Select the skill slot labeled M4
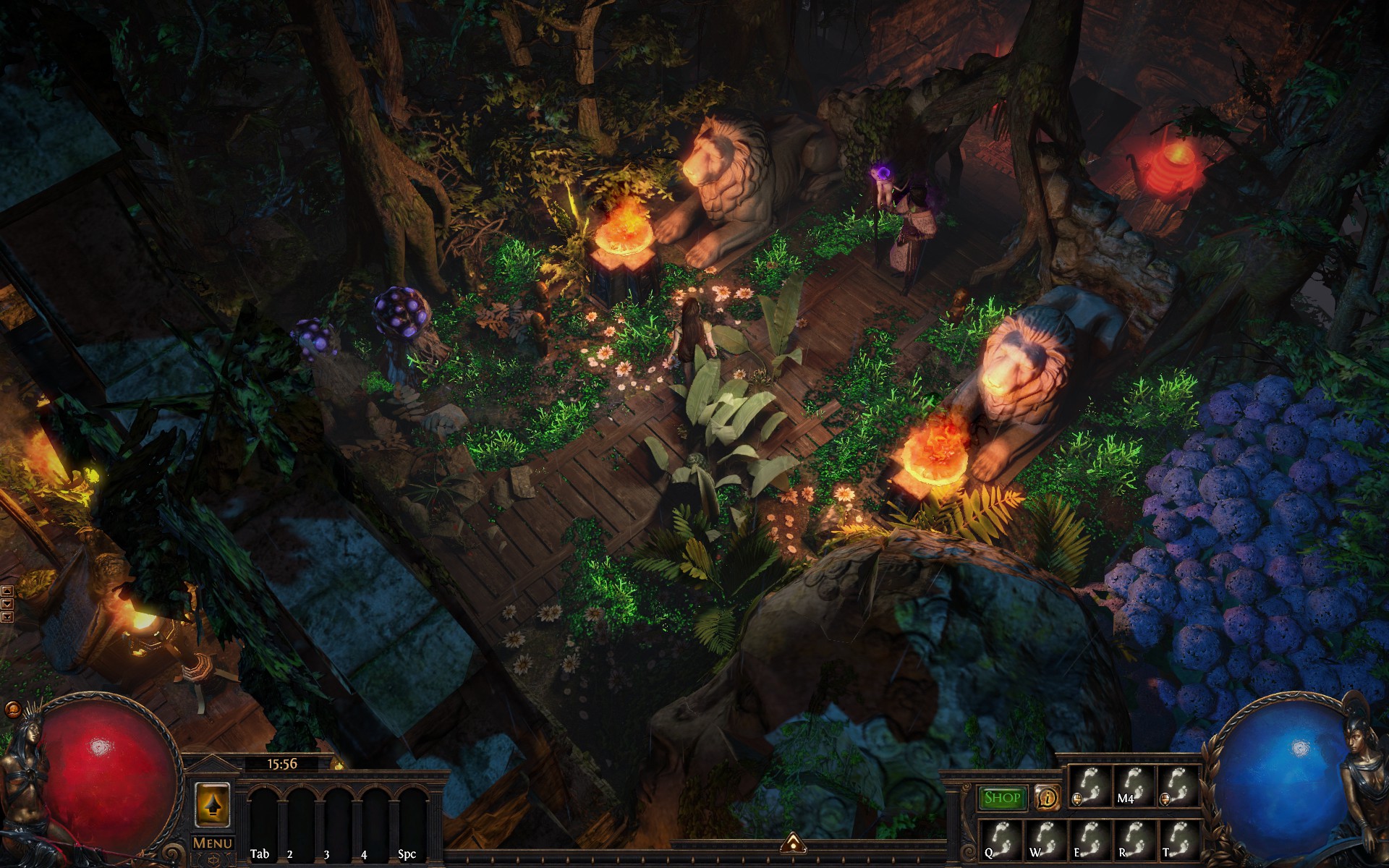This screenshot has height=868, width=1389. (1134, 787)
